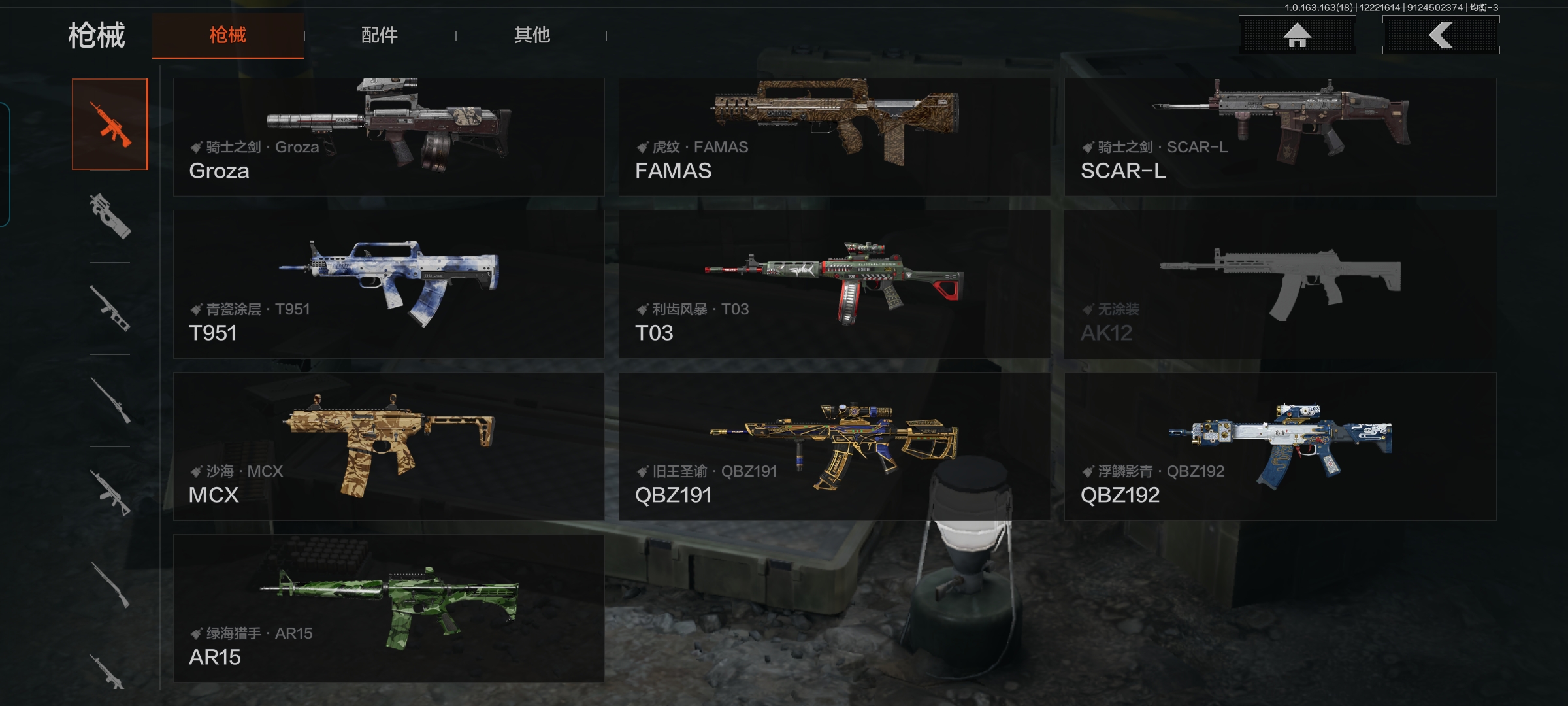Return to the home screen
The height and width of the screenshot is (706, 1568).
pos(1297,35)
